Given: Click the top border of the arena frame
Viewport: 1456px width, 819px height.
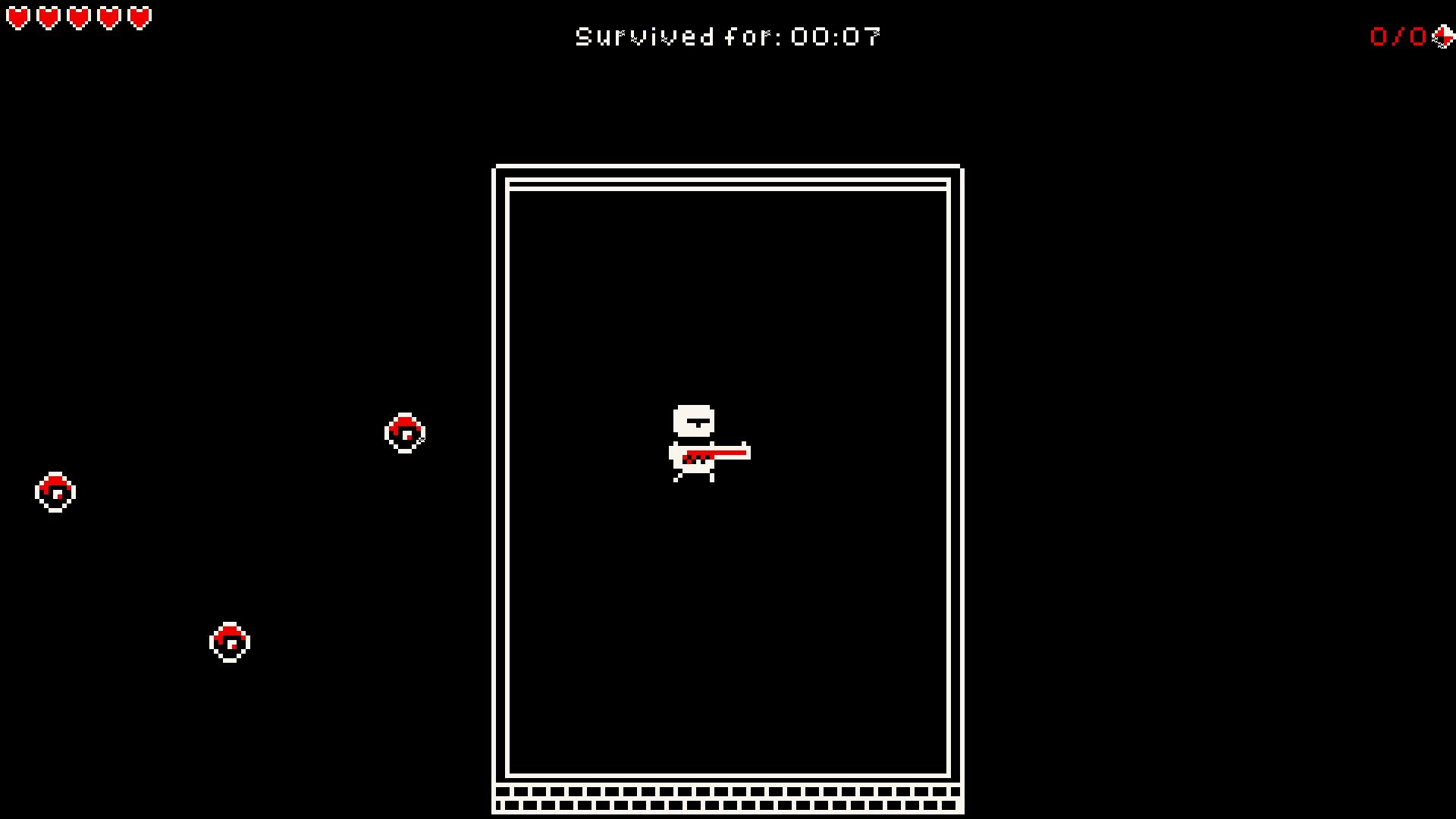Looking at the screenshot, I should 728,167.
